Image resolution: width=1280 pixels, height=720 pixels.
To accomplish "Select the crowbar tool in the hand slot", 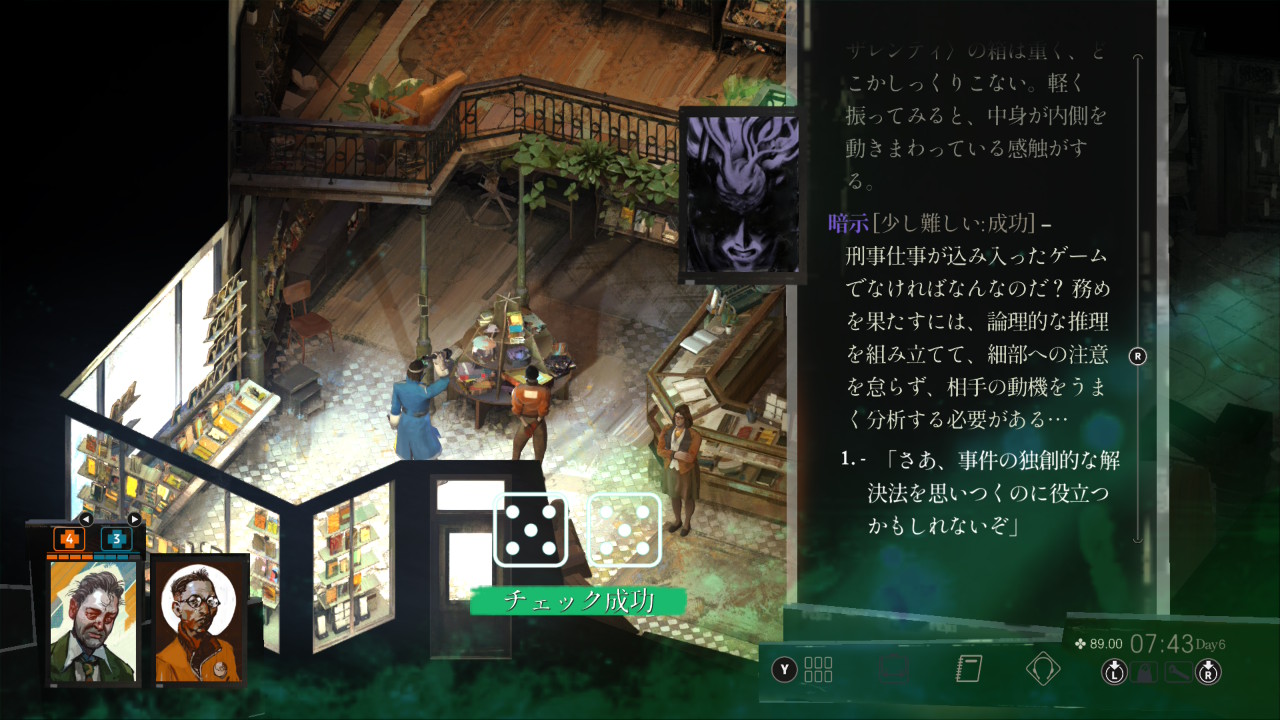I will [1178, 672].
